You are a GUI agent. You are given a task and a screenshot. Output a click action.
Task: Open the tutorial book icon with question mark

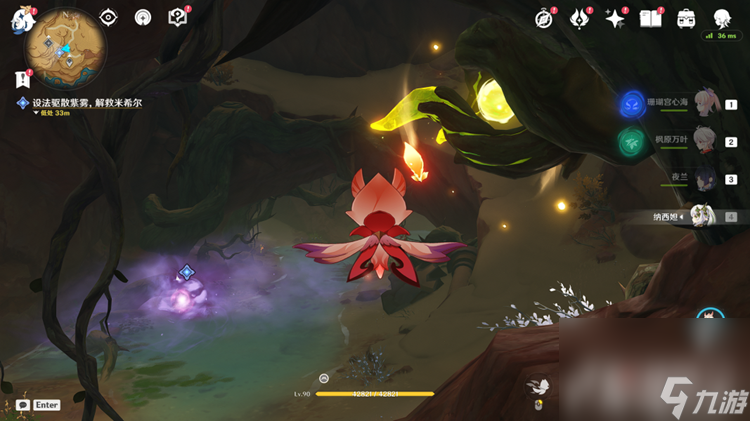[177, 17]
